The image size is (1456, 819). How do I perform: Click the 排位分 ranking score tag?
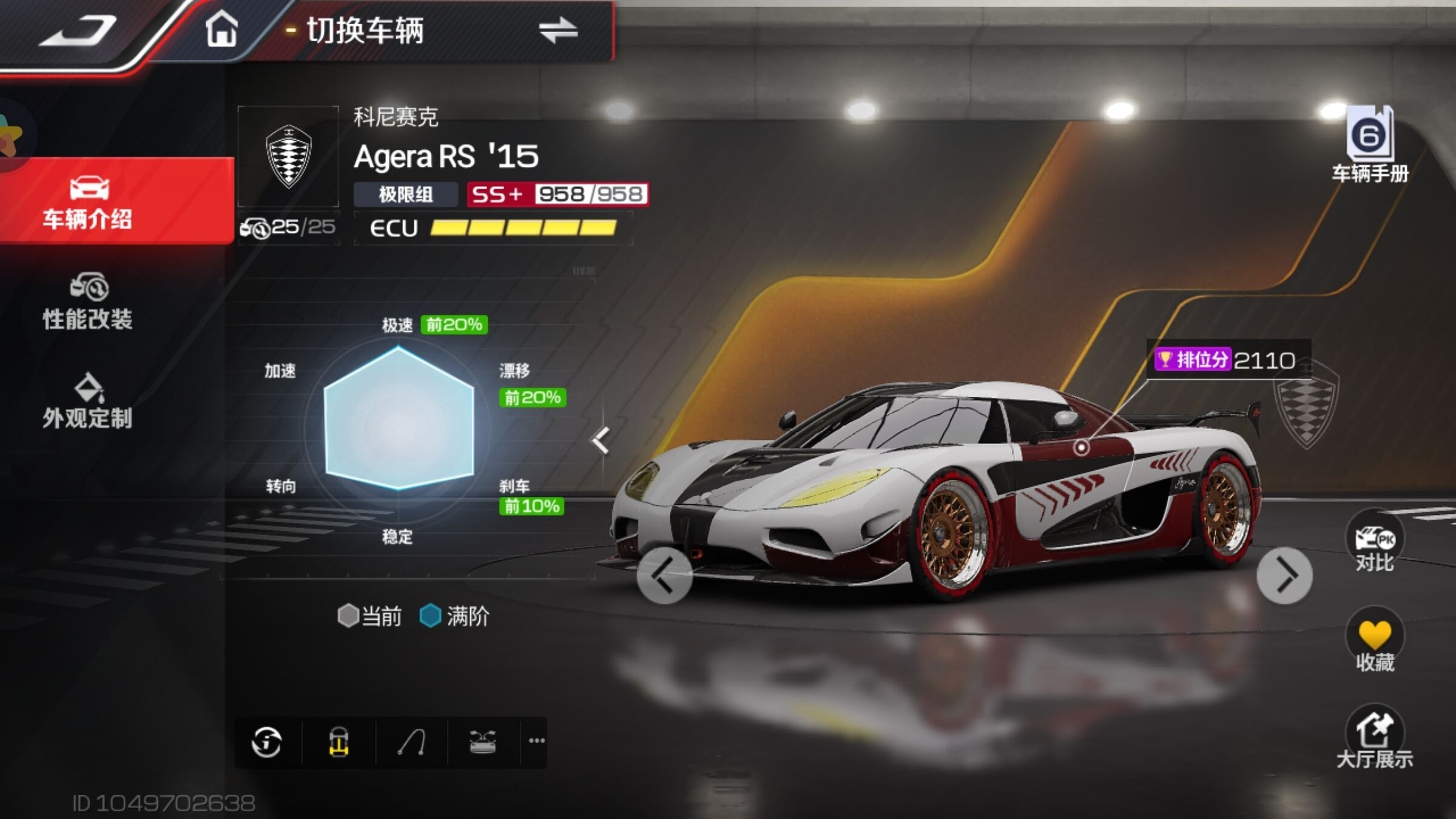1225,360
